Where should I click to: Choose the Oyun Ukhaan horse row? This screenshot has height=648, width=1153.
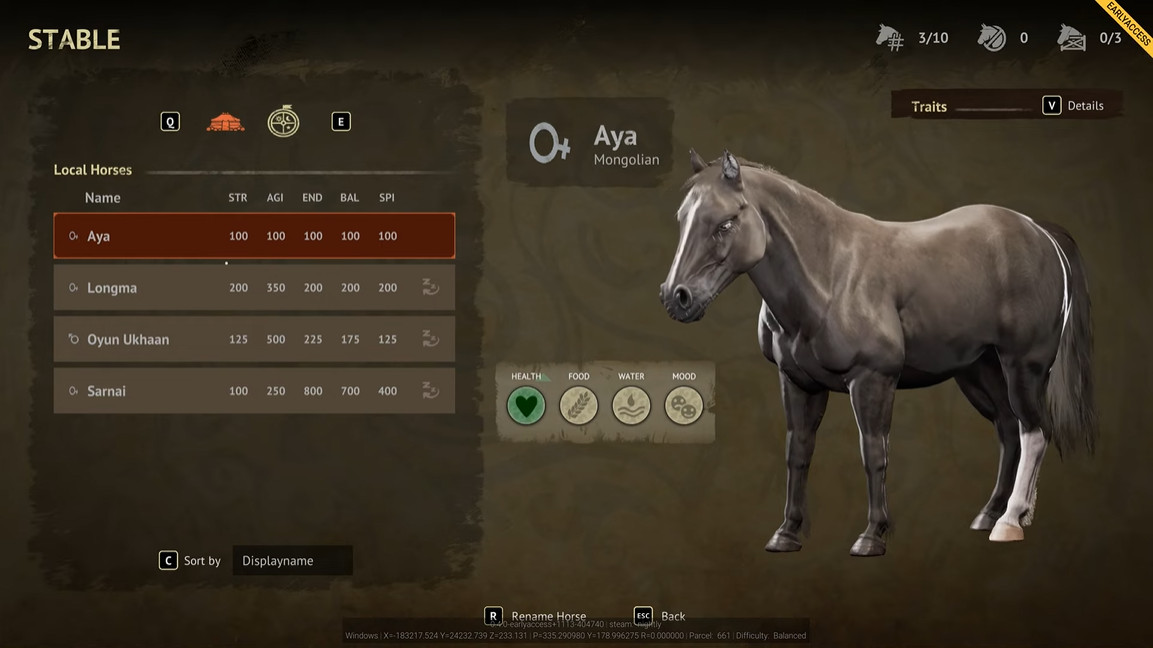coord(254,340)
